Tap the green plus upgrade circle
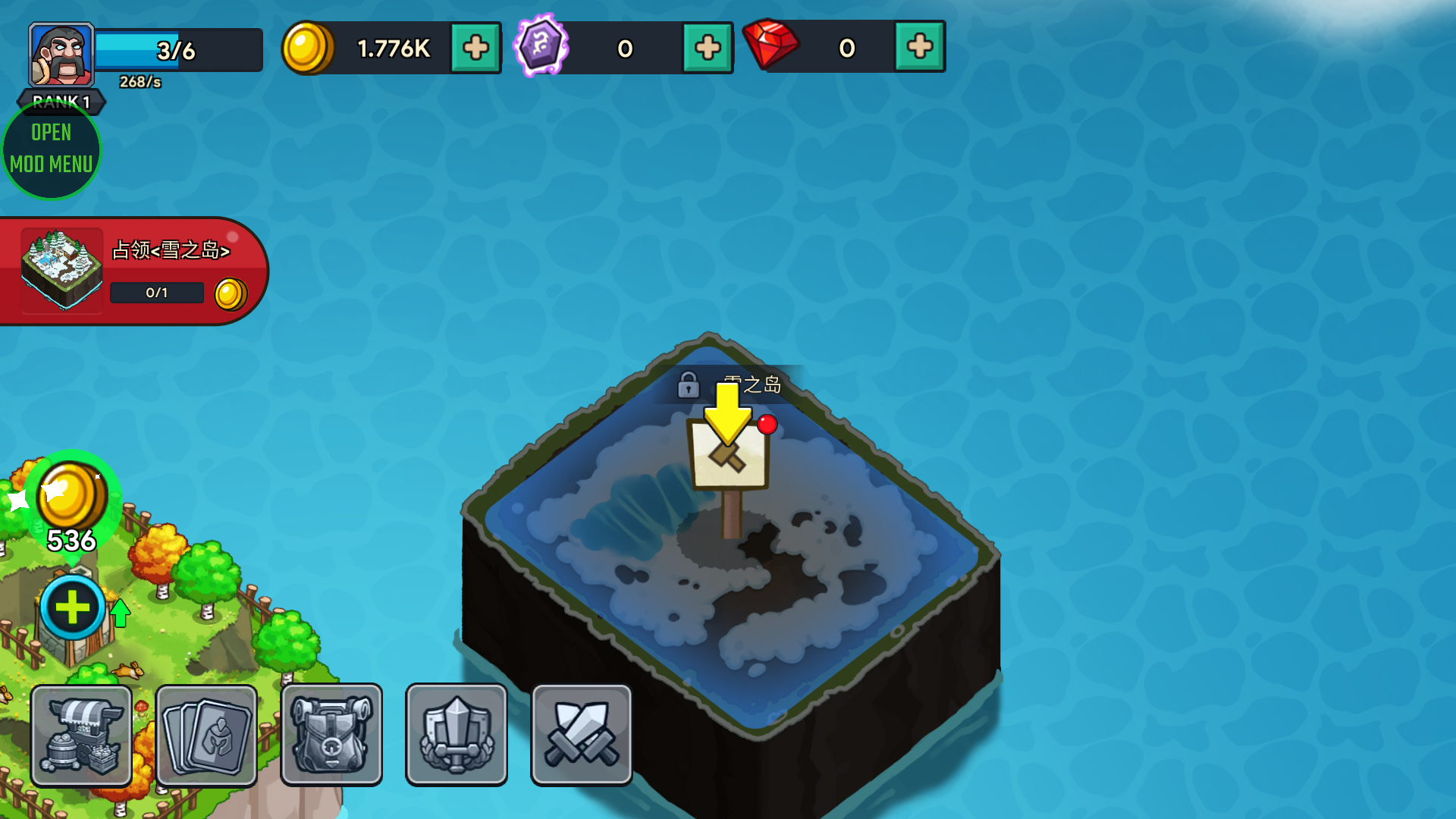 (73, 607)
